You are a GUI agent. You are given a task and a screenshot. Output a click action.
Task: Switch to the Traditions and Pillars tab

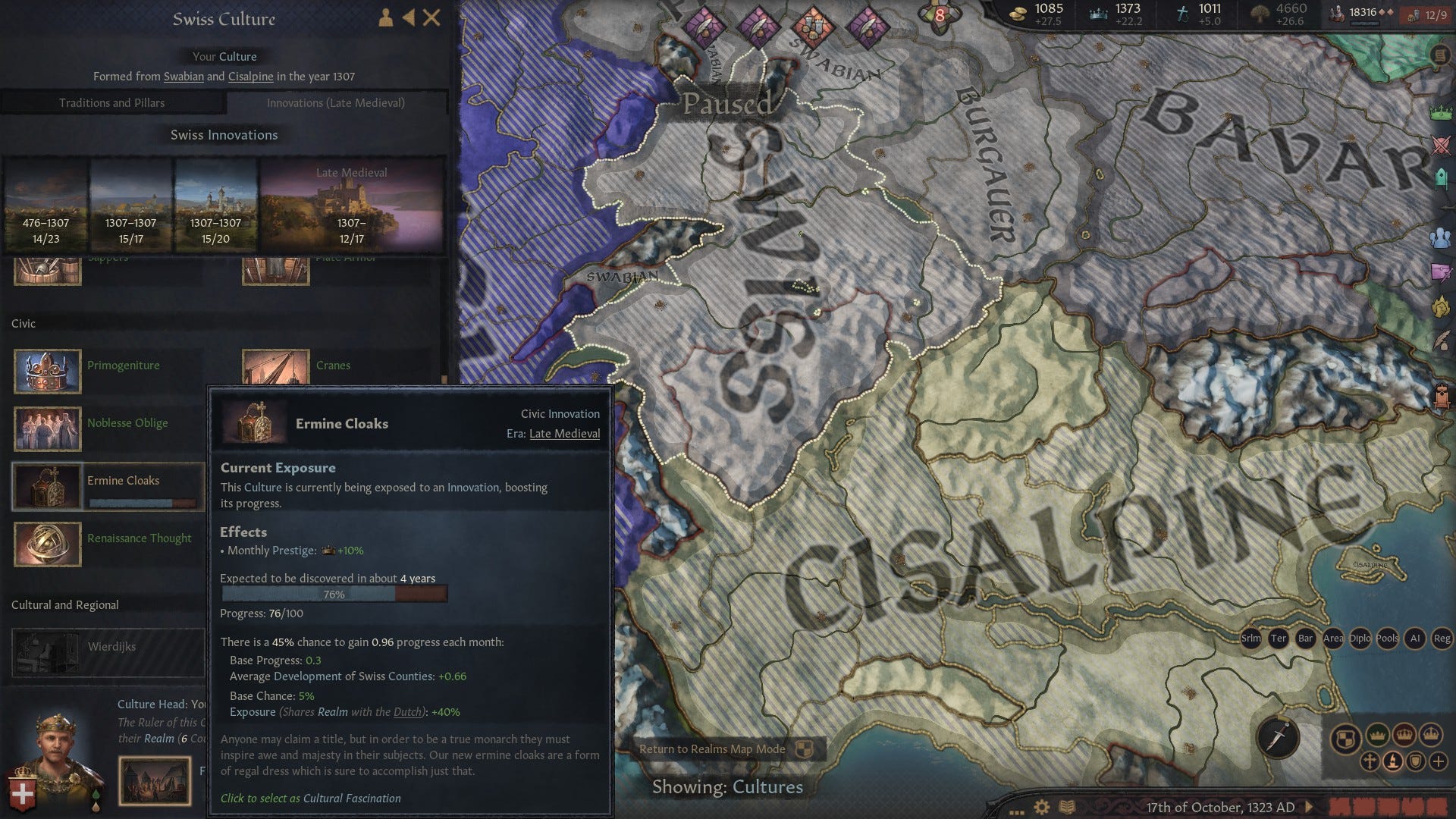[x=111, y=103]
